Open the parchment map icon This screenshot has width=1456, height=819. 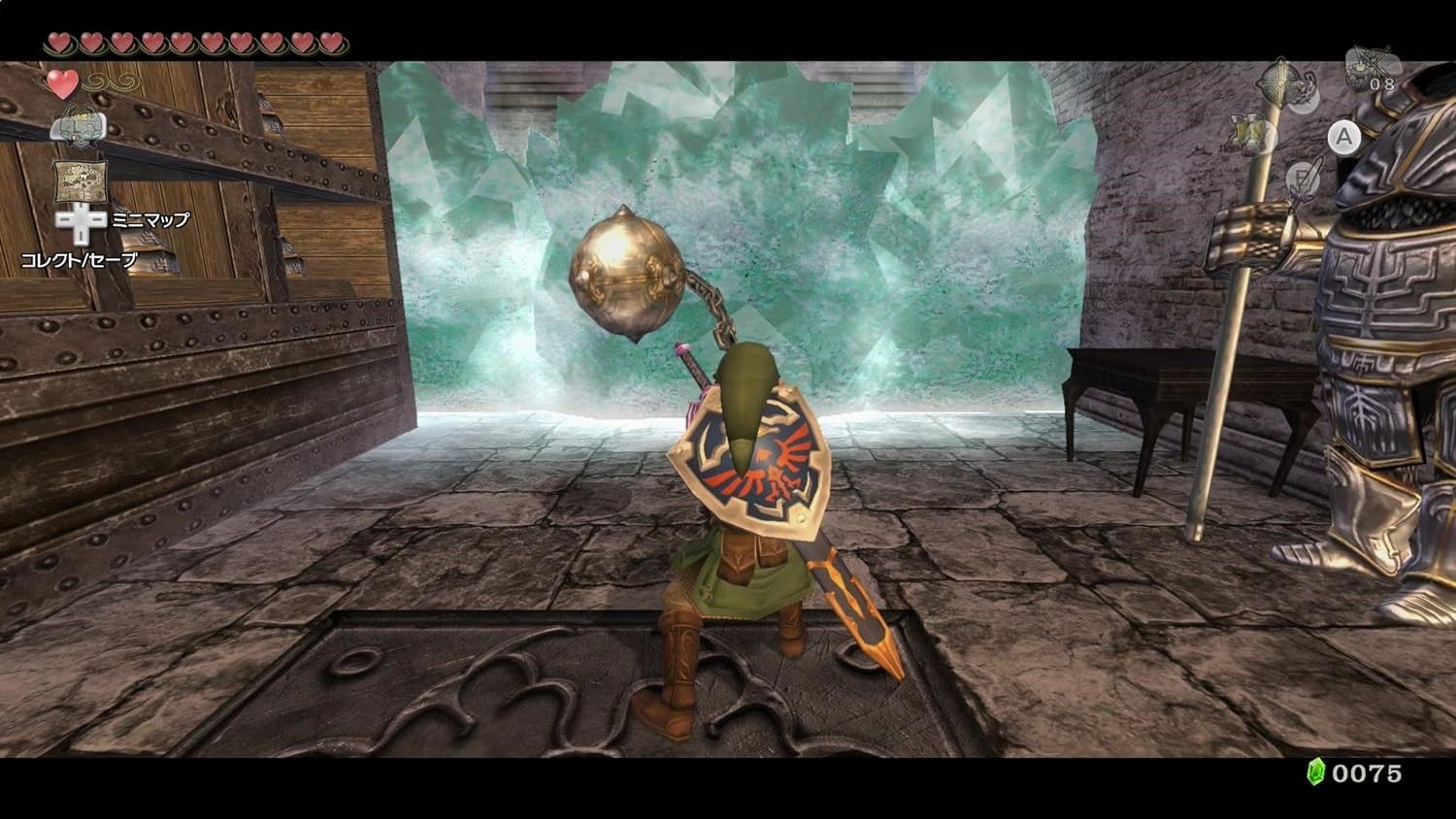pos(80,180)
